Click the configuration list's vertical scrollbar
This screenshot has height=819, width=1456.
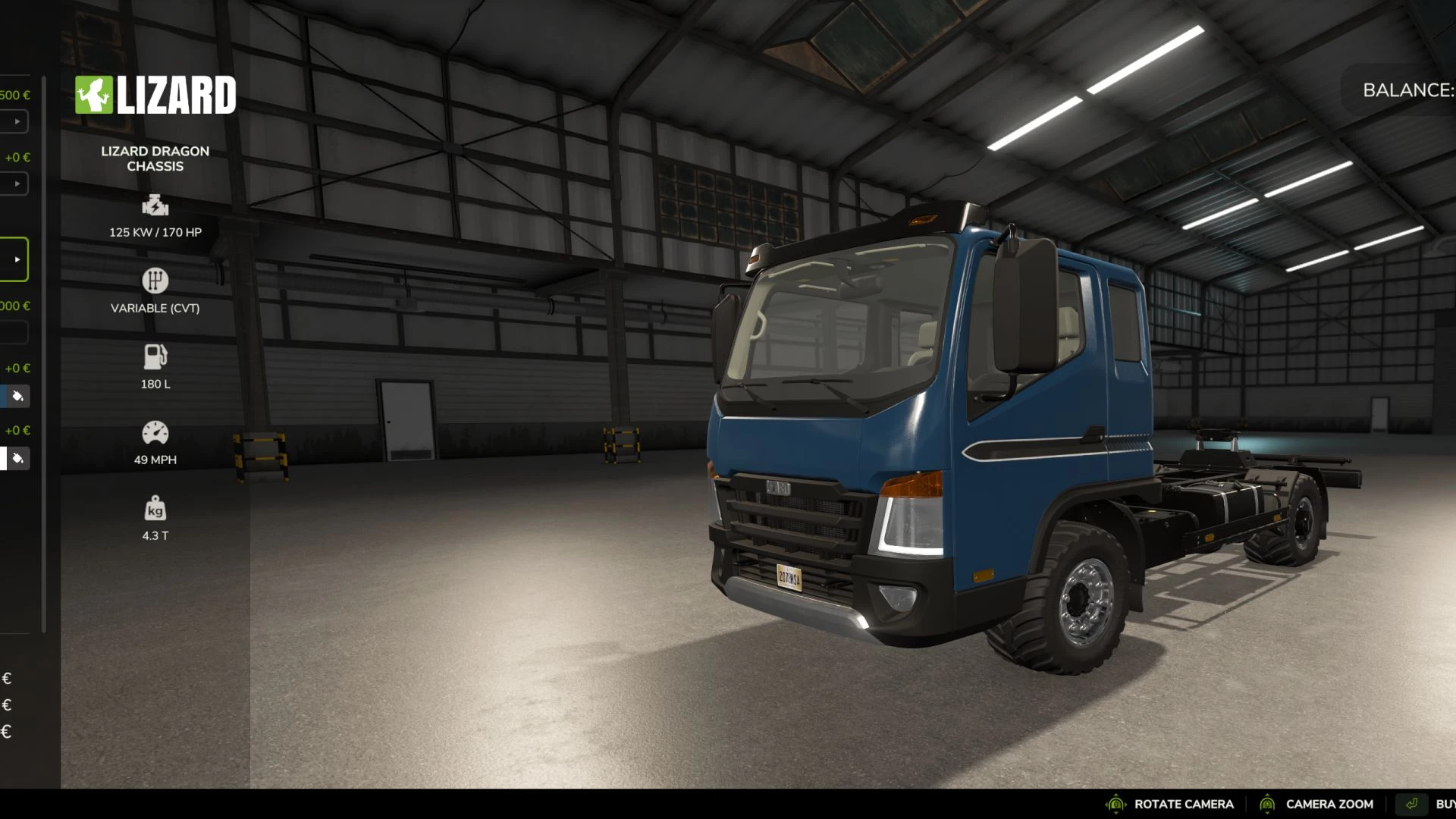44,353
